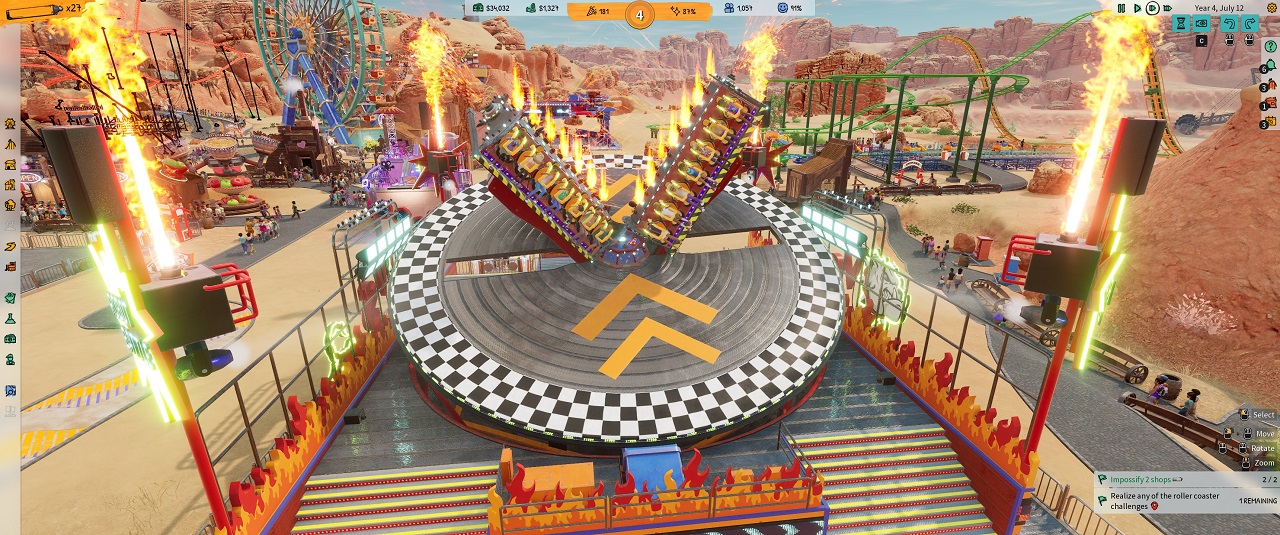Click the pencil x24 counter

42,8
